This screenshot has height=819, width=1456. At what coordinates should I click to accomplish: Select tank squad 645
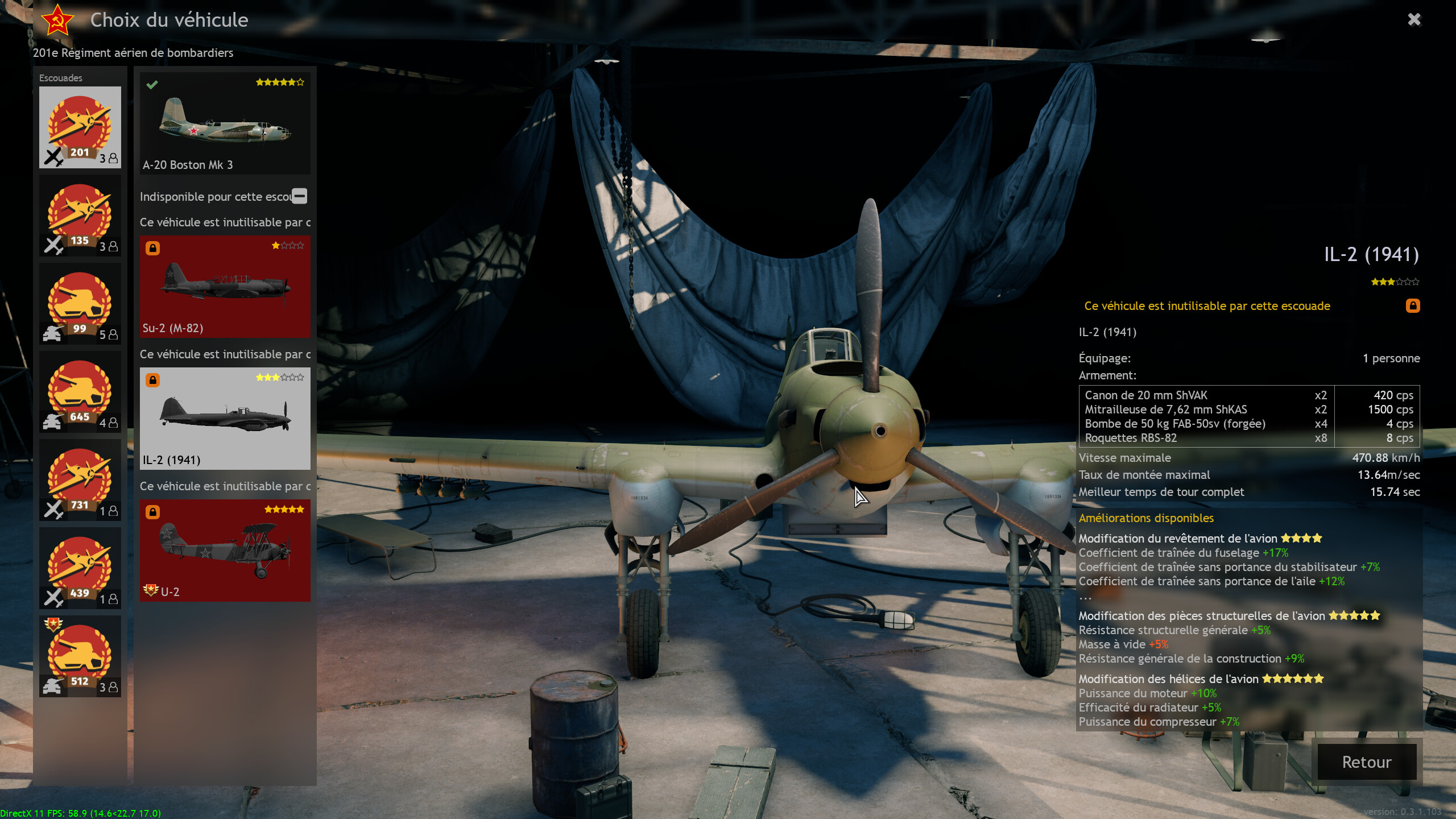tap(80, 392)
